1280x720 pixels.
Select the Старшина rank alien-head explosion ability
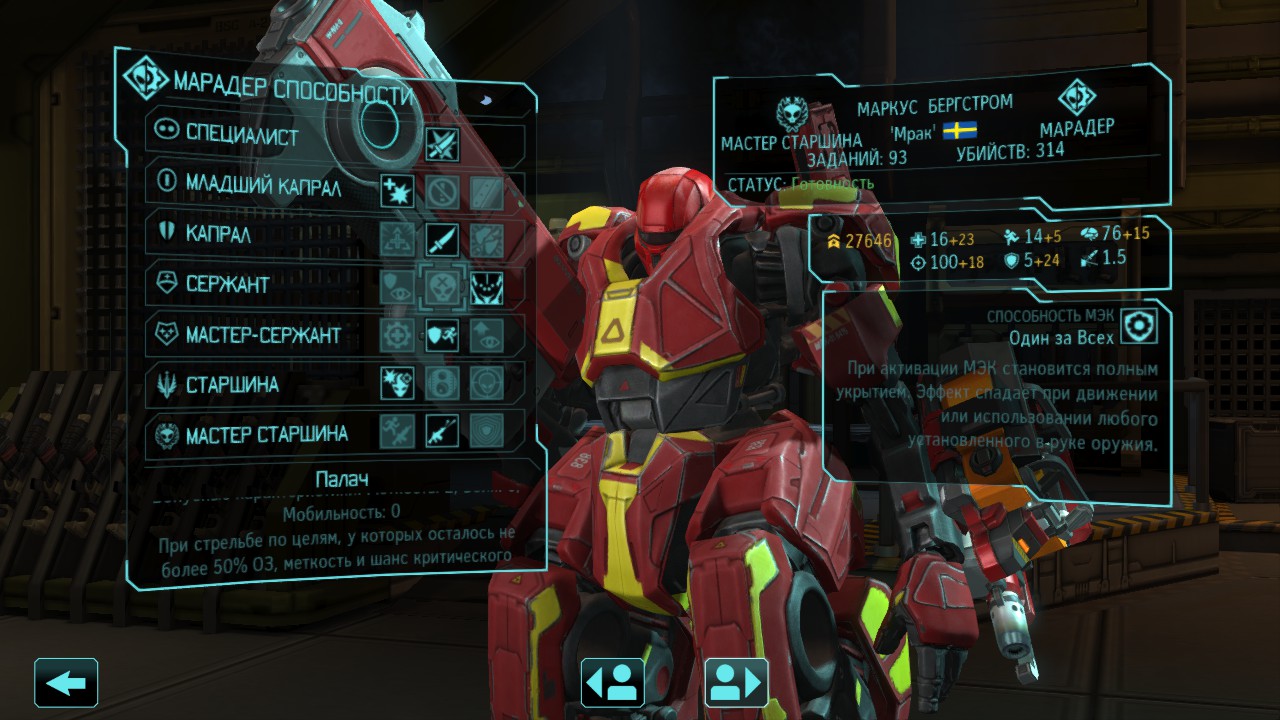tap(397, 383)
